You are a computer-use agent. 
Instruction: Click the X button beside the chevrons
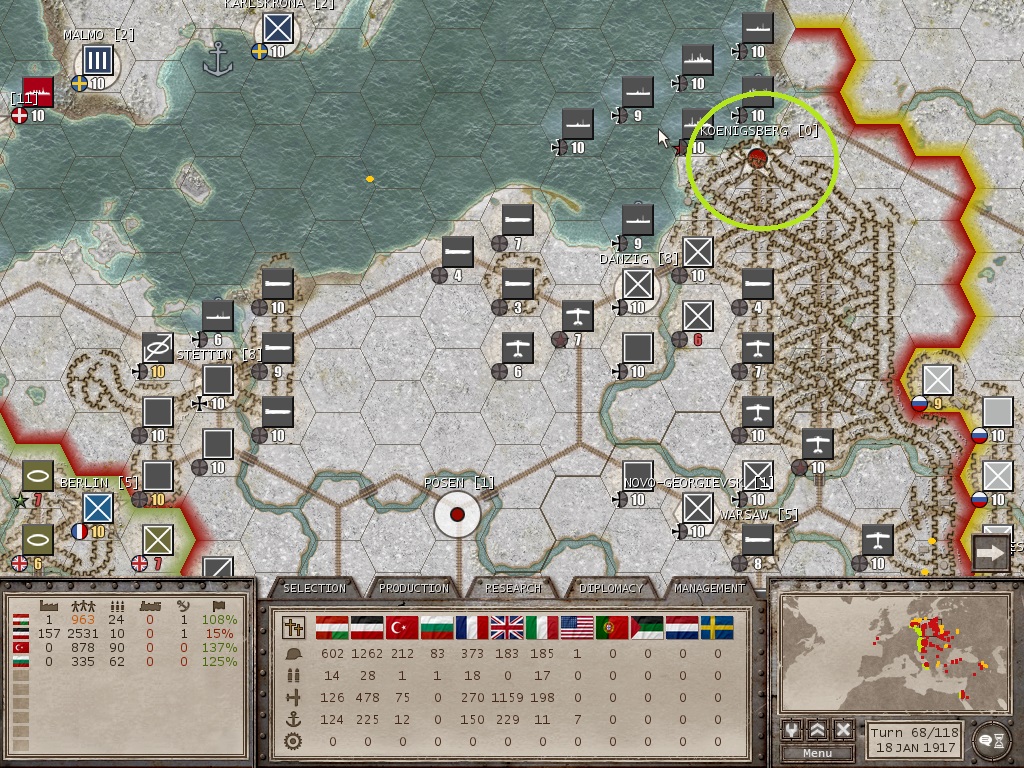tap(843, 730)
